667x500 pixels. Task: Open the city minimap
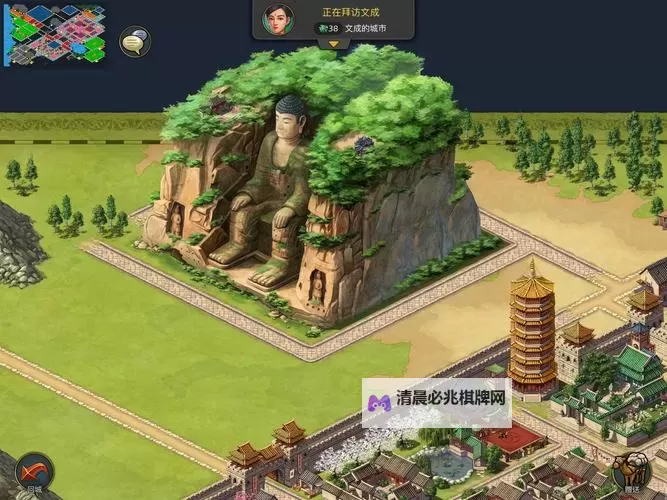pyautogui.click(x=56, y=34)
